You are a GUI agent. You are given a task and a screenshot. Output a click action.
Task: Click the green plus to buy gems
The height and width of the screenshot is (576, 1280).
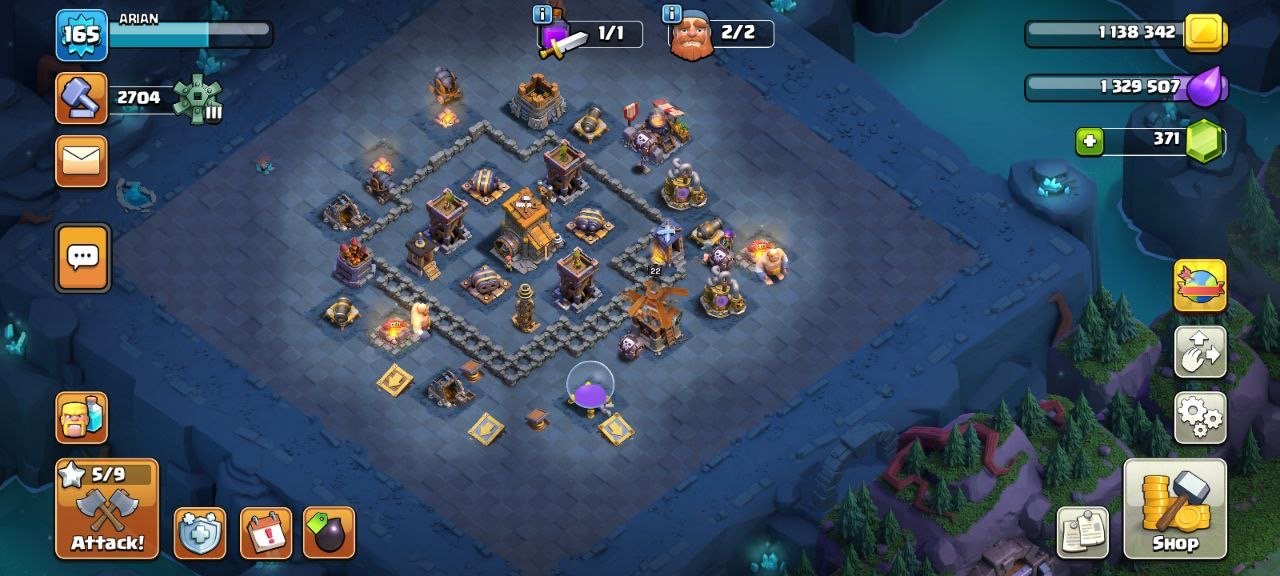[1089, 142]
